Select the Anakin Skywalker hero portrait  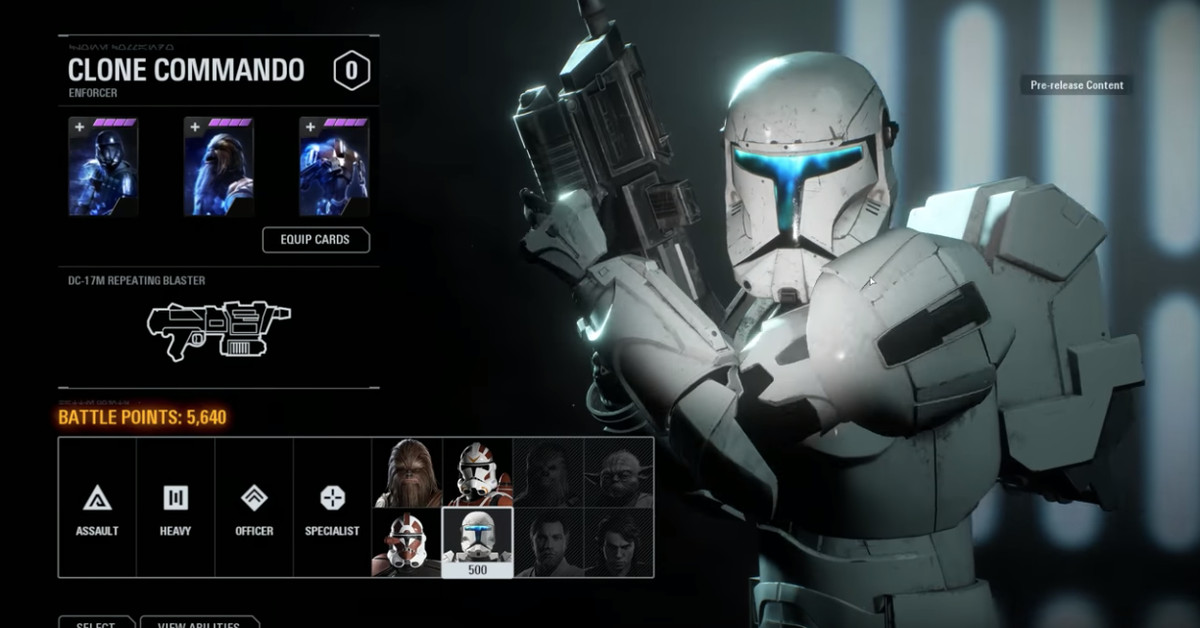(619, 543)
